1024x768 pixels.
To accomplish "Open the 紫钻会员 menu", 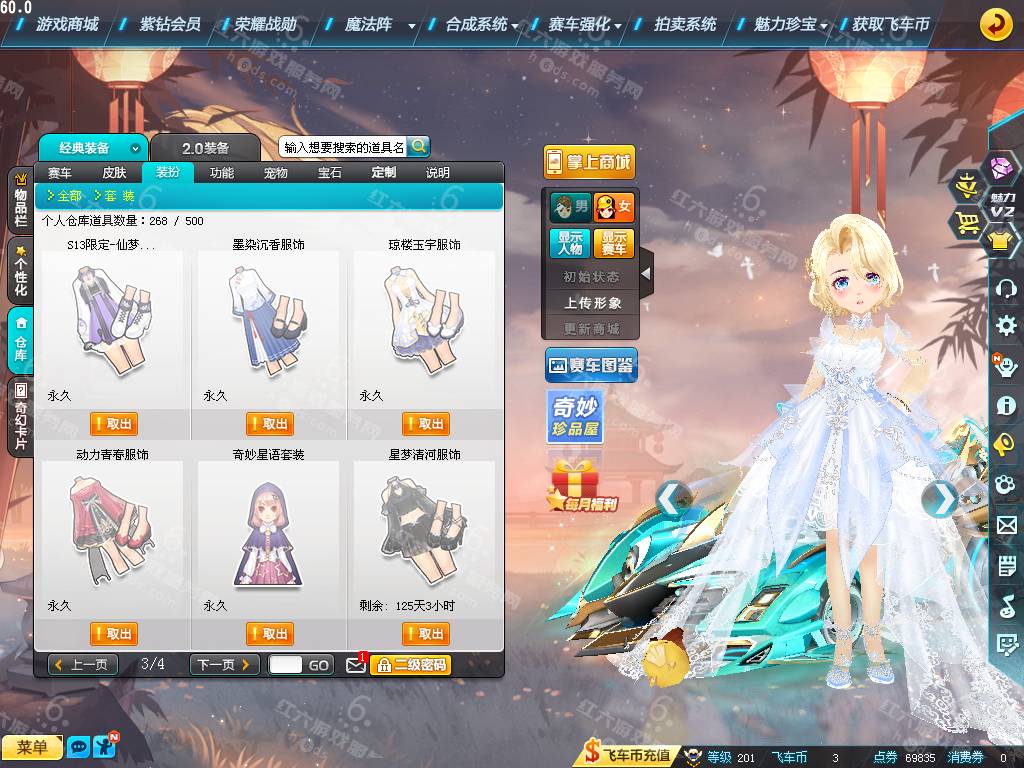I will coord(170,24).
